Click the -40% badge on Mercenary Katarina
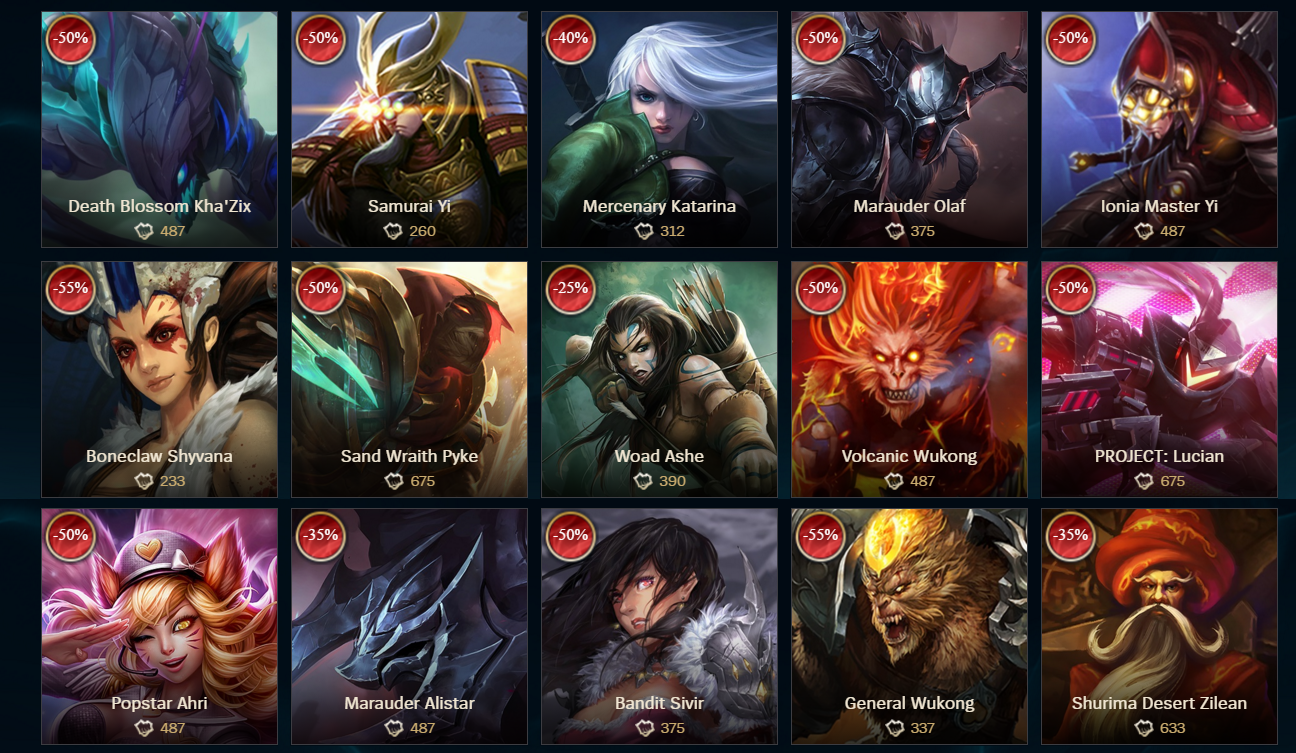Image resolution: width=1296 pixels, height=753 pixels. click(x=570, y=40)
